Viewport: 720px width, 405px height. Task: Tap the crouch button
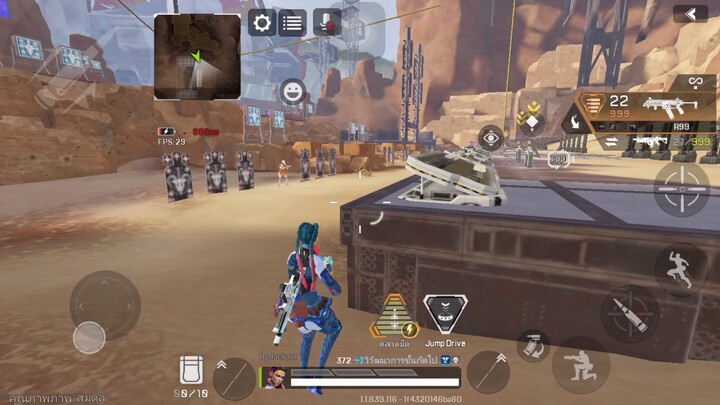[580, 363]
